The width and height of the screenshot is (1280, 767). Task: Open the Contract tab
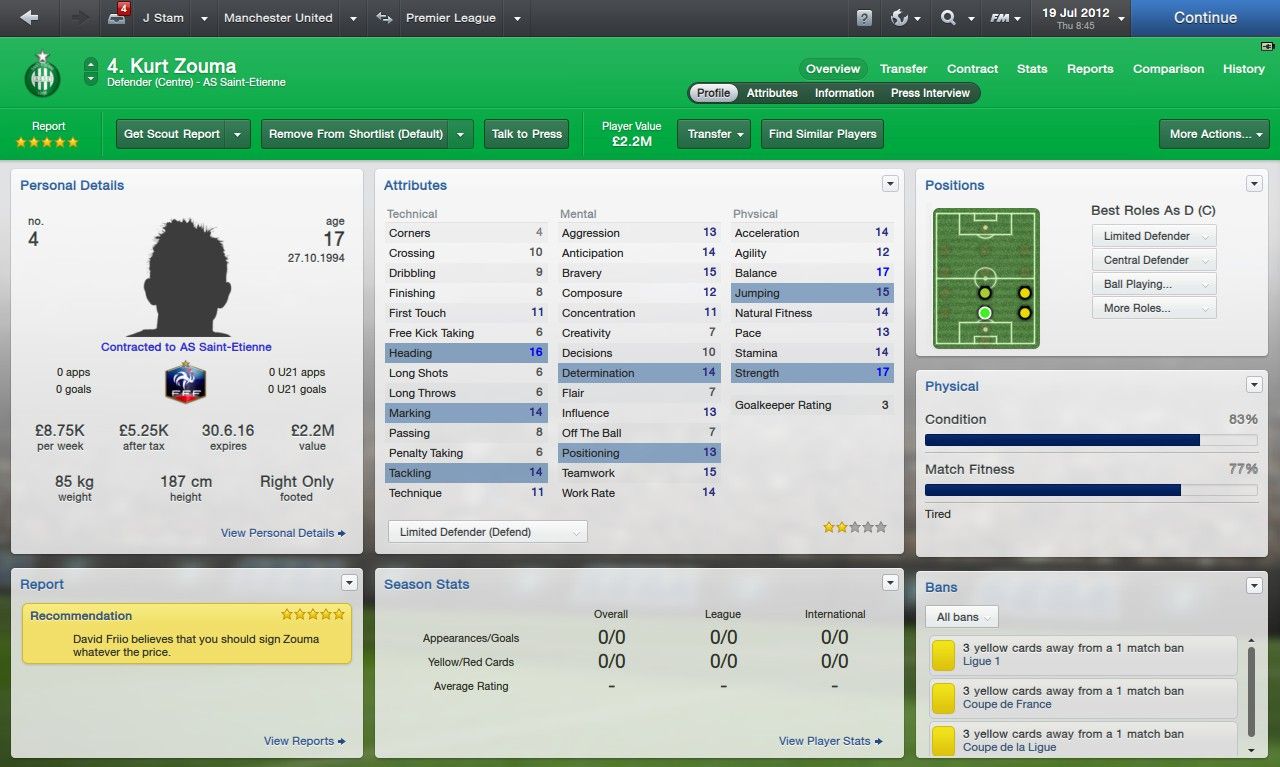972,69
